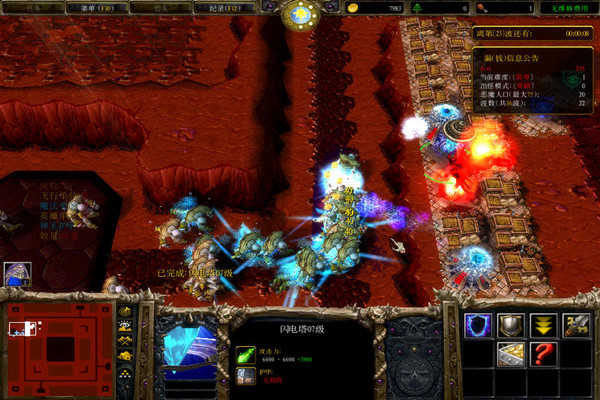
Task: Click the formation toggle button beside minimap
Action: click(x=125, y=374)
